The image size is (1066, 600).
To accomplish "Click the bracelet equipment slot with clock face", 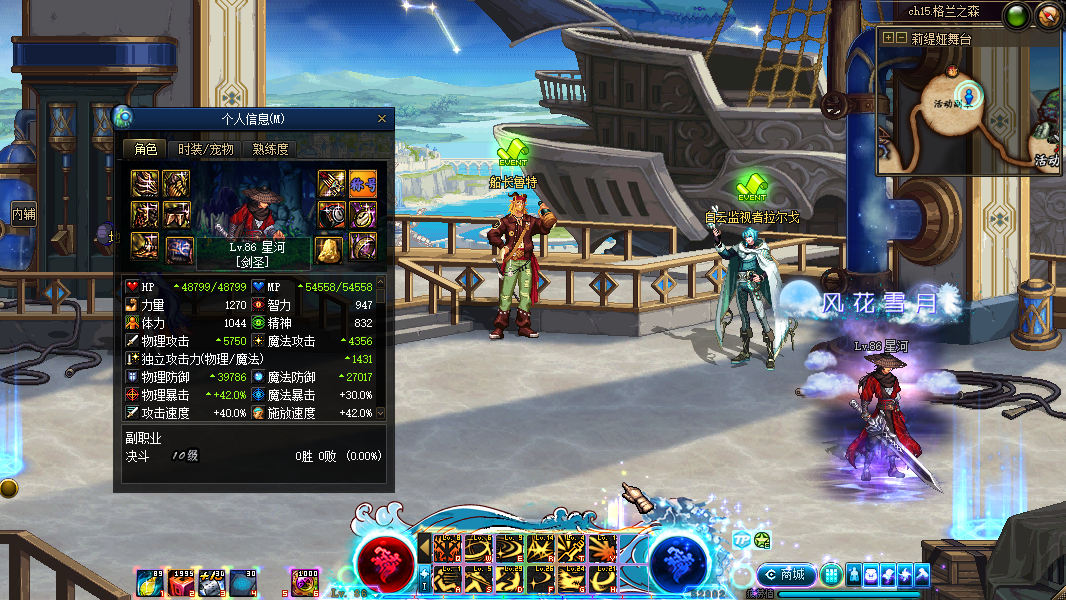I will pos(331,215).
